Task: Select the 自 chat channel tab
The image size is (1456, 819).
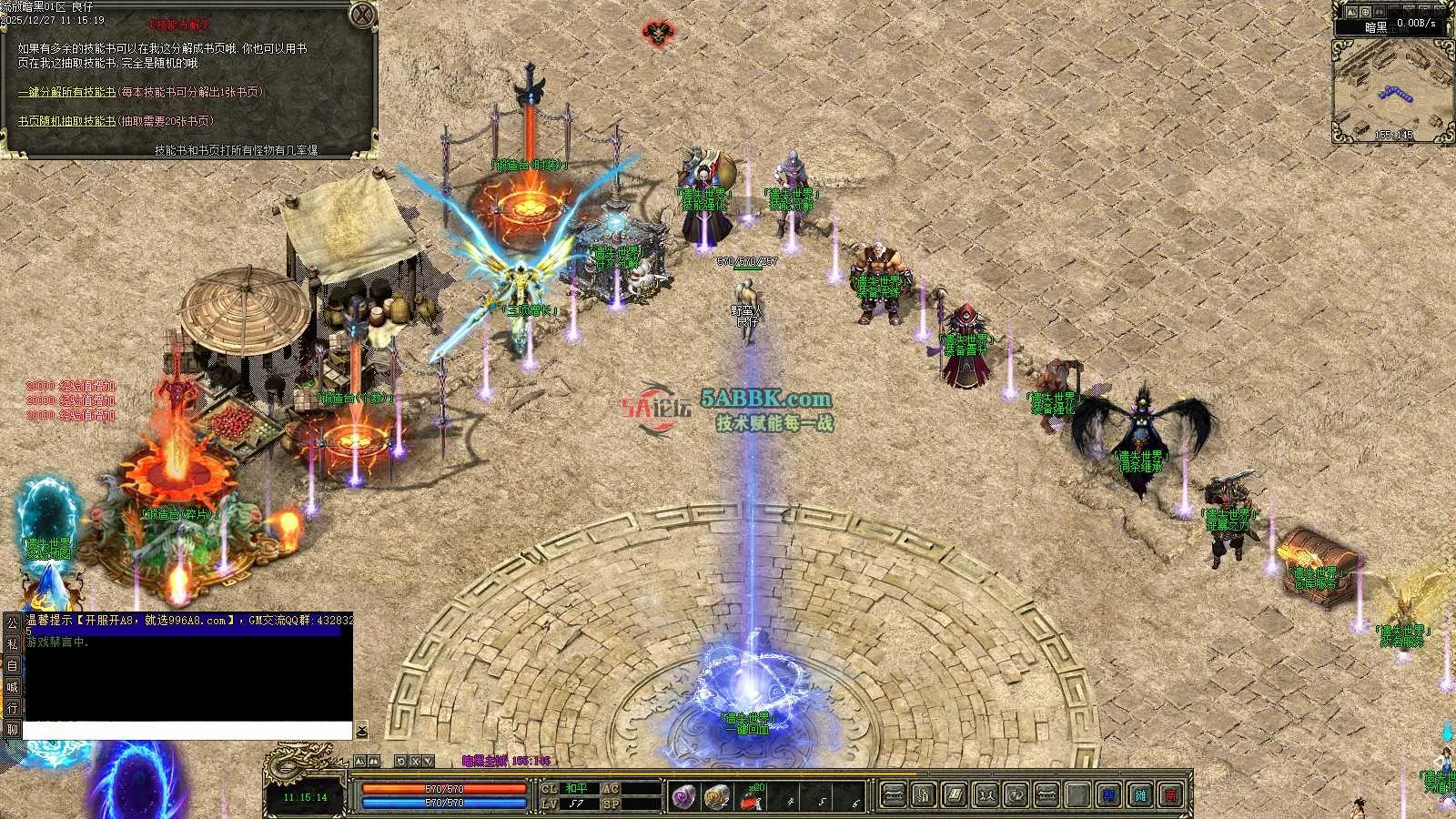Action: (12, 665)
